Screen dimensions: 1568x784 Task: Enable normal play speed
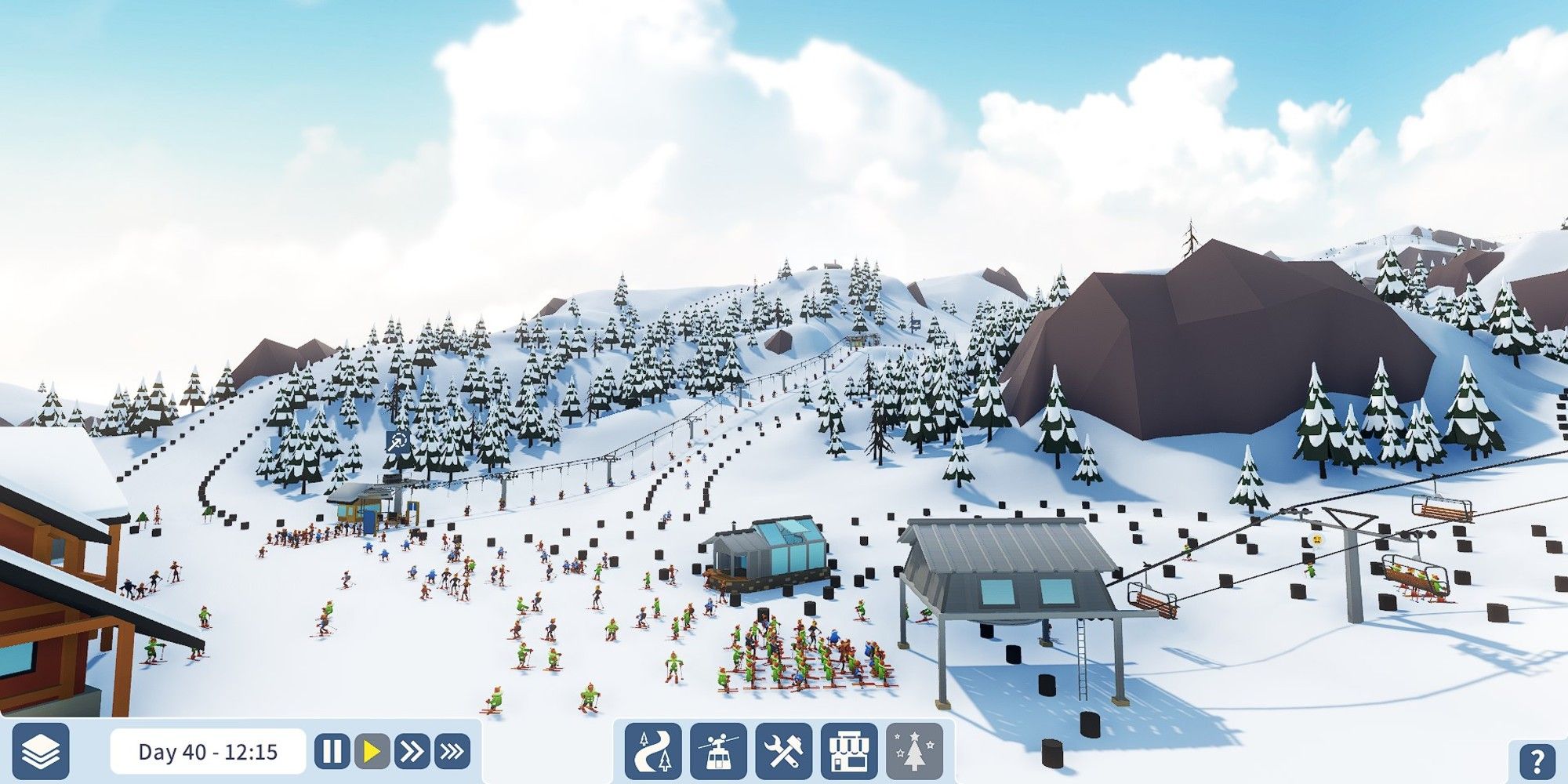pyautogui.click(x=372, y=751)
